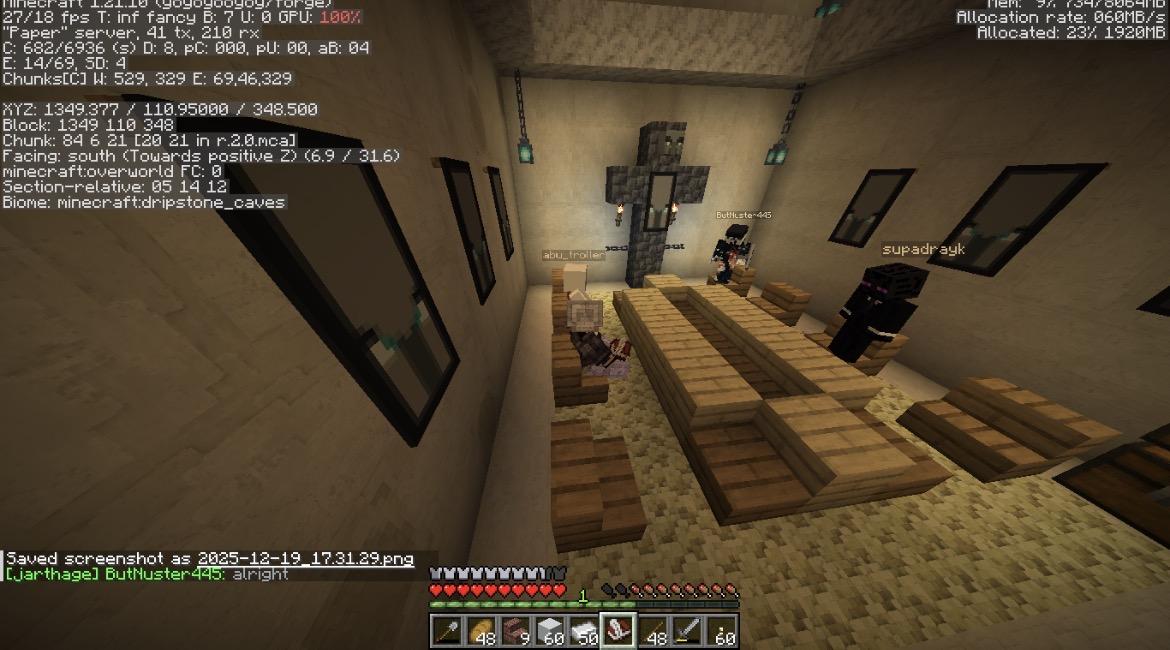
Task: Click the highlighted red-and-white item slot
Action: tap(618, 630)
